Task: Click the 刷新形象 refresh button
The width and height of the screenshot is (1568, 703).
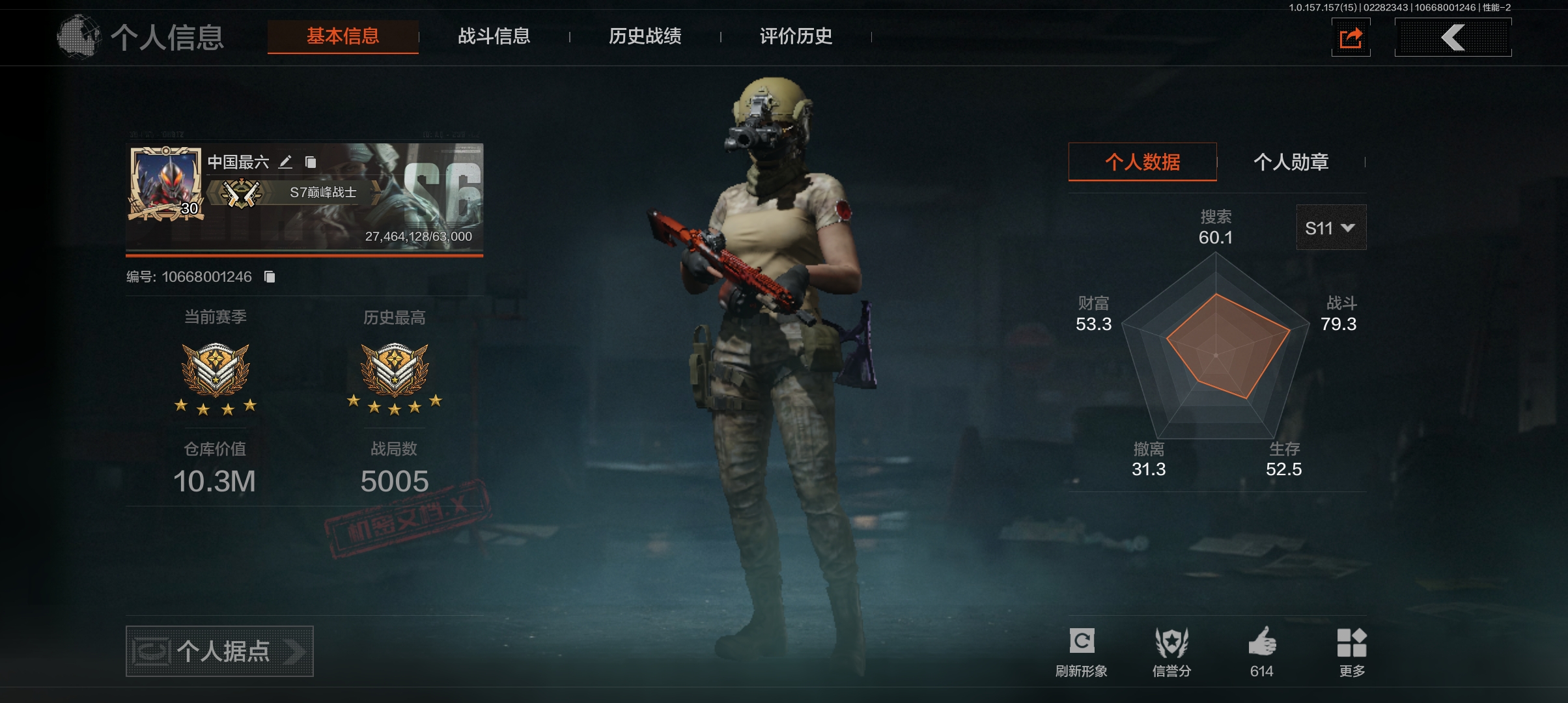Action: [x=1082, y=651]
